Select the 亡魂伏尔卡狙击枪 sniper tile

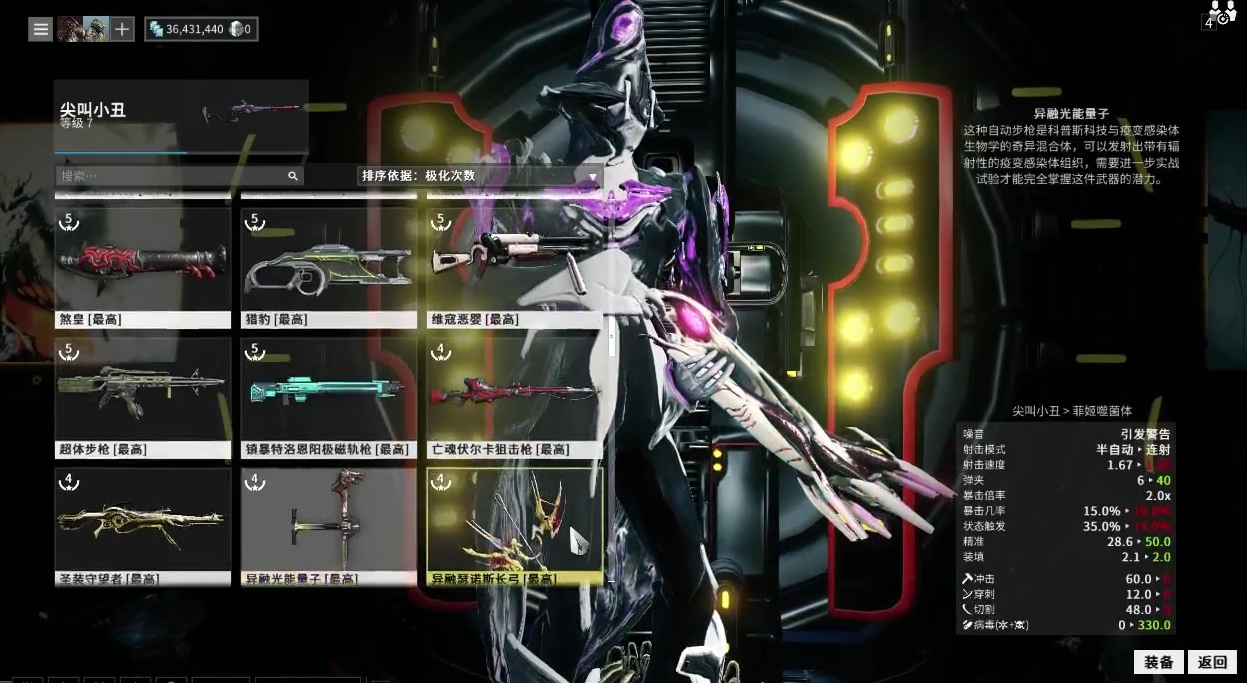click(515, 398)
